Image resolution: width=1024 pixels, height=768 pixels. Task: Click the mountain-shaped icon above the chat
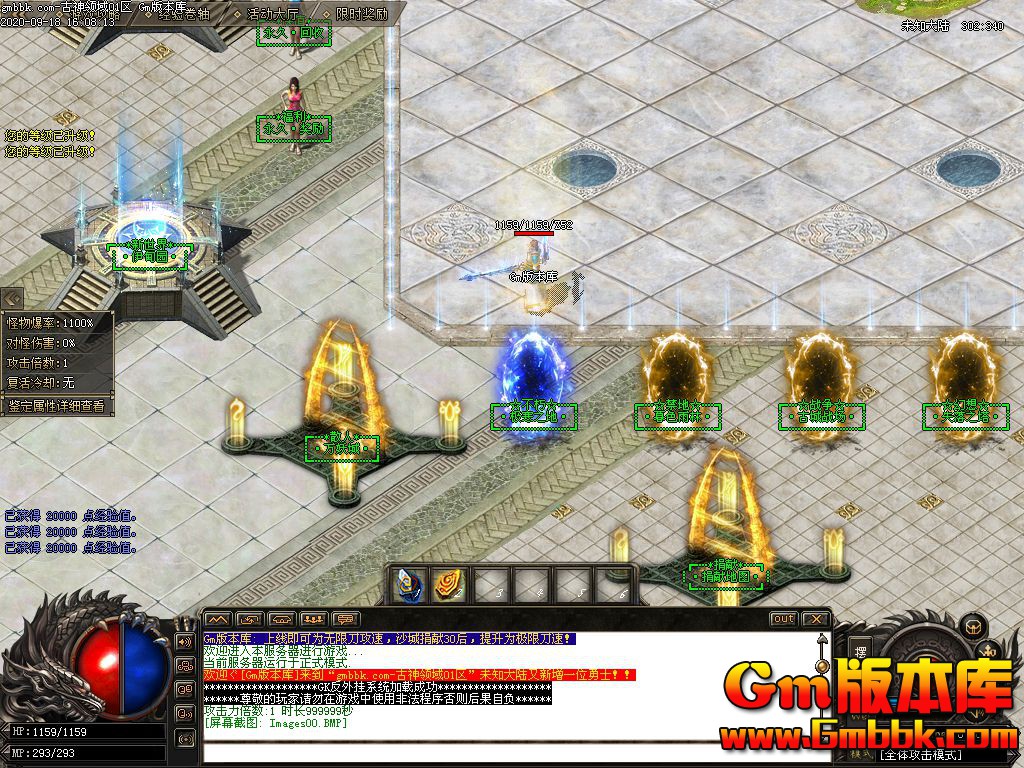218,619
